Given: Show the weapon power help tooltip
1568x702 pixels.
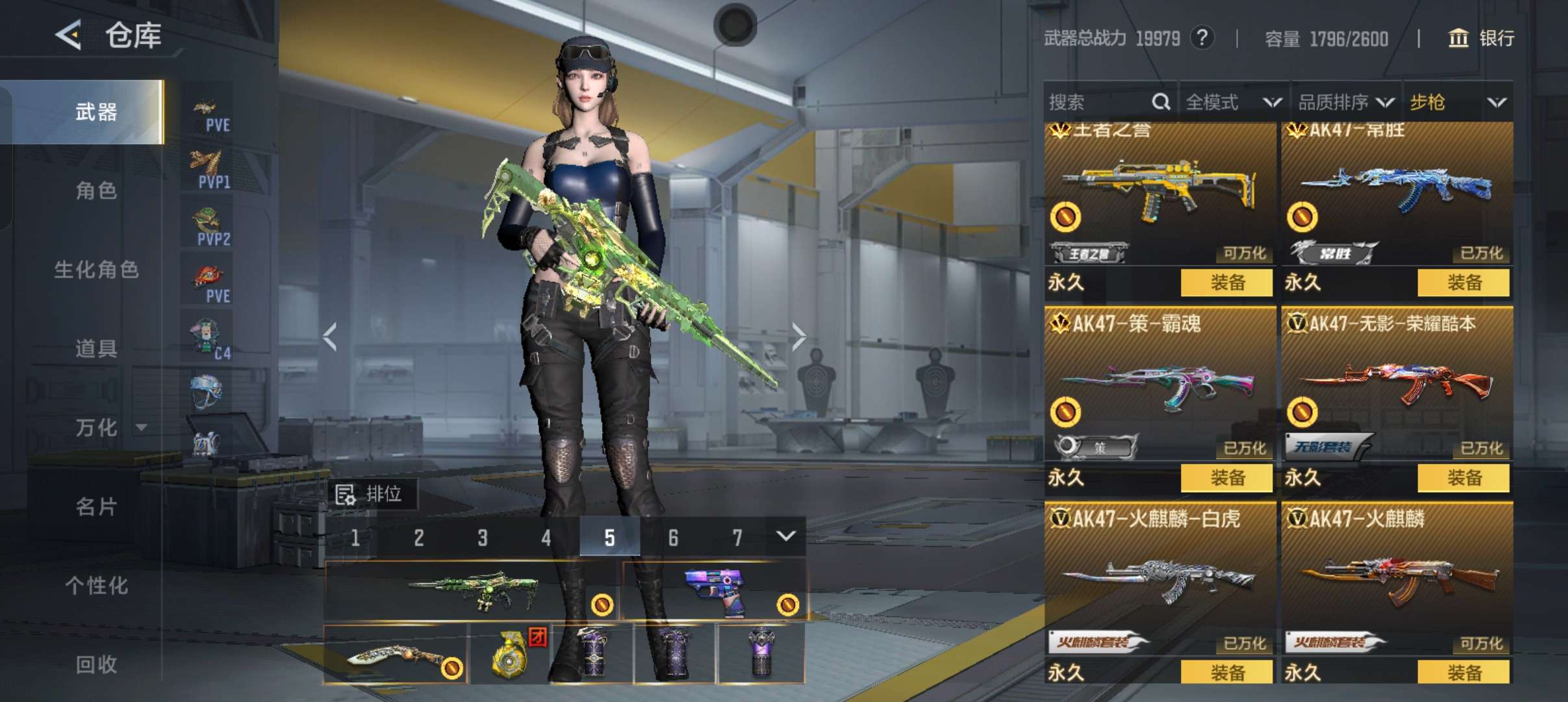Looking at the screenshot, I should (x=1202, y=38).
